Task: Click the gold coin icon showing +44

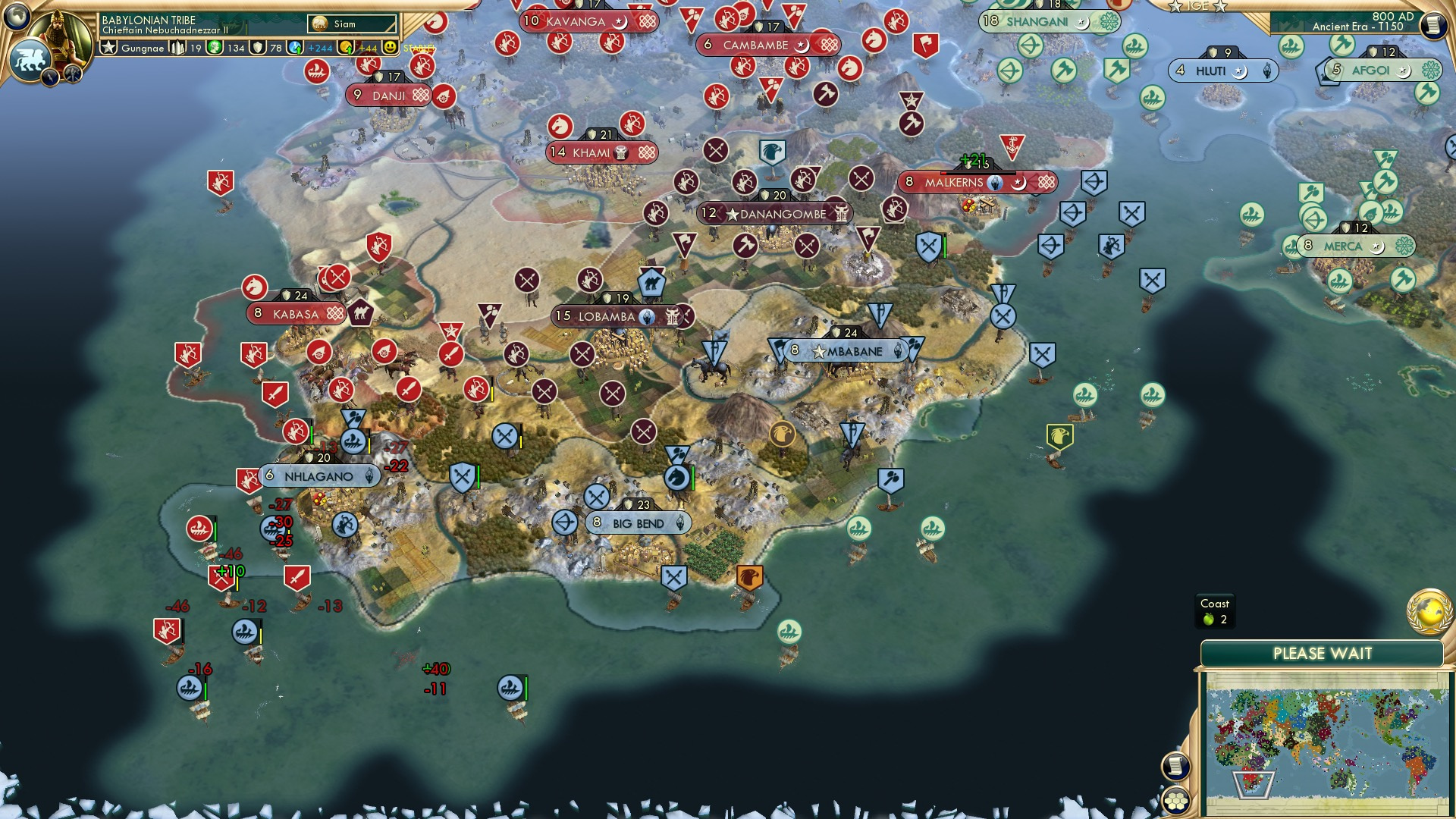Action: click(x=347, y=48)
